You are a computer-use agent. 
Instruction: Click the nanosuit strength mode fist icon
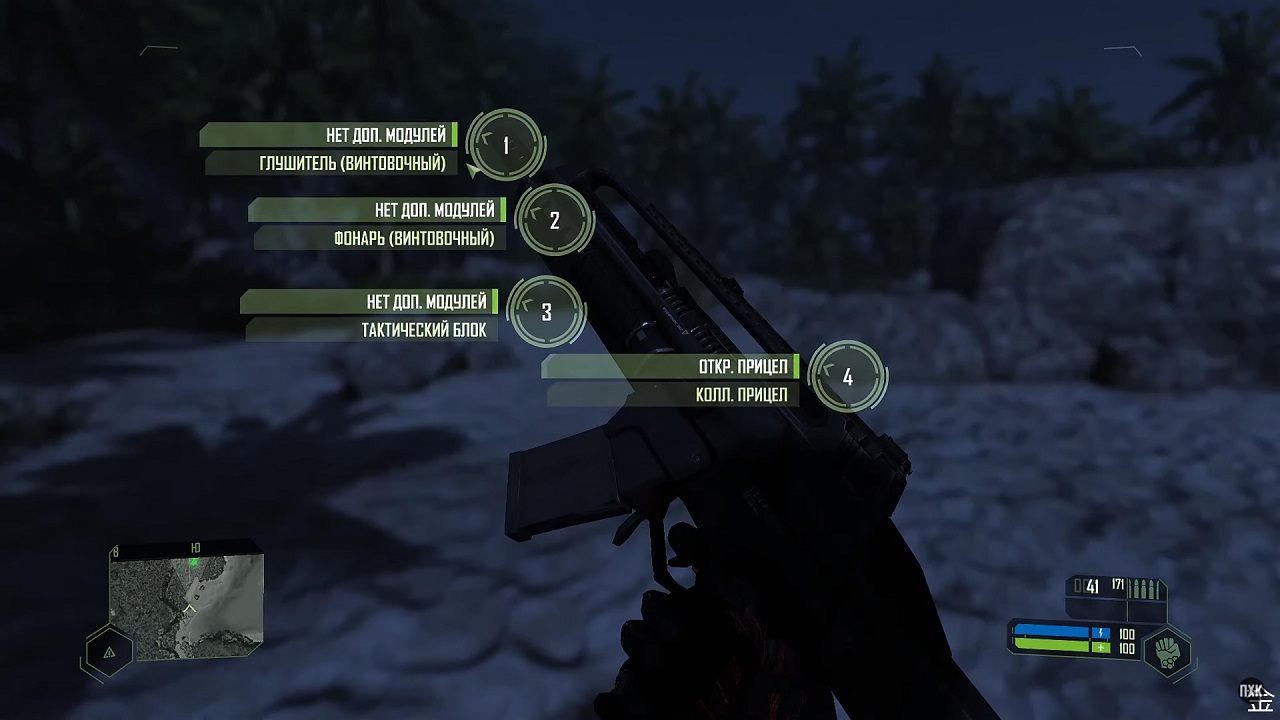tap(1166, 651)
